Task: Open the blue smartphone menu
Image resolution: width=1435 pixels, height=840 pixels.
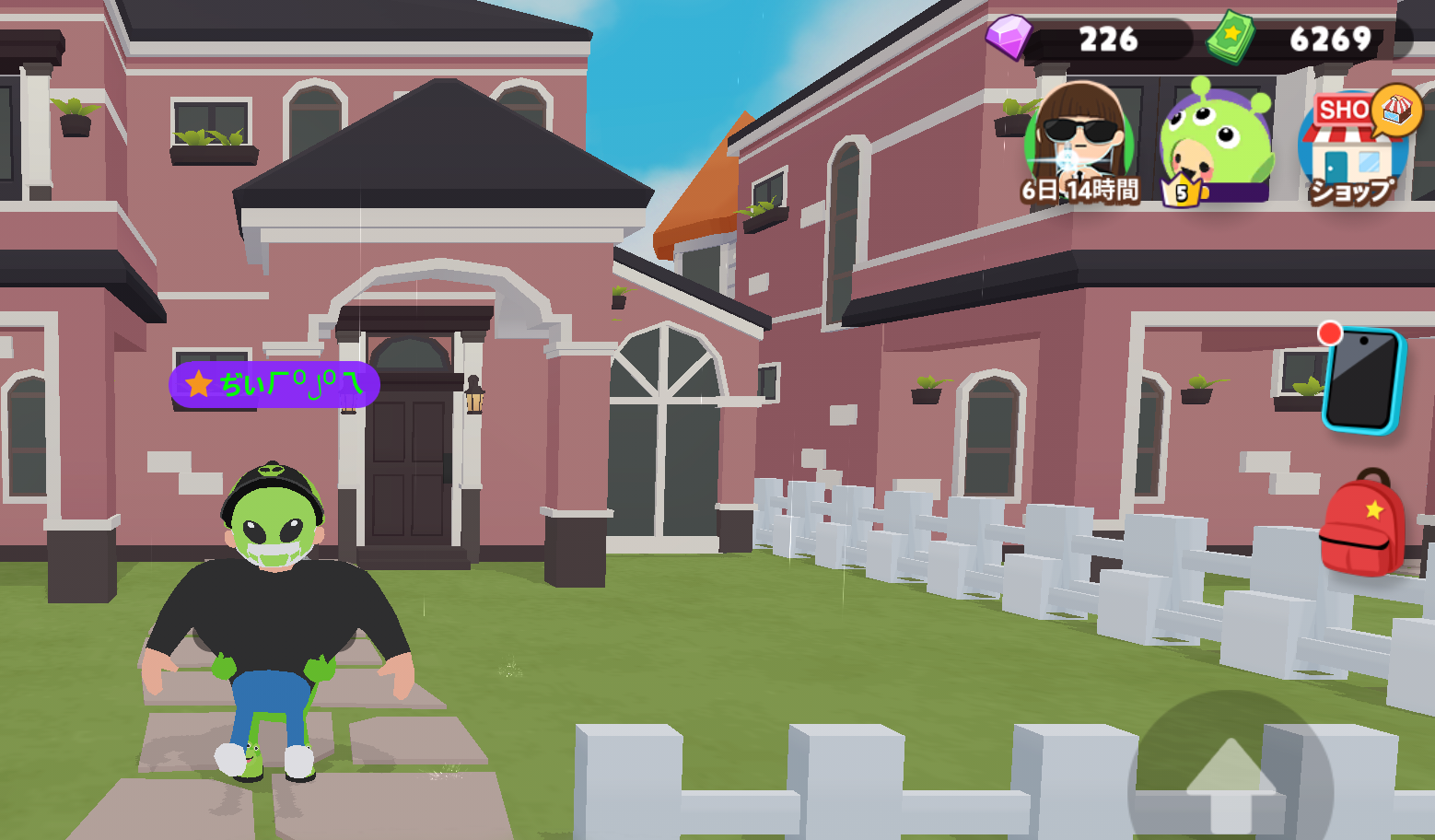Action: (1362, 380)
